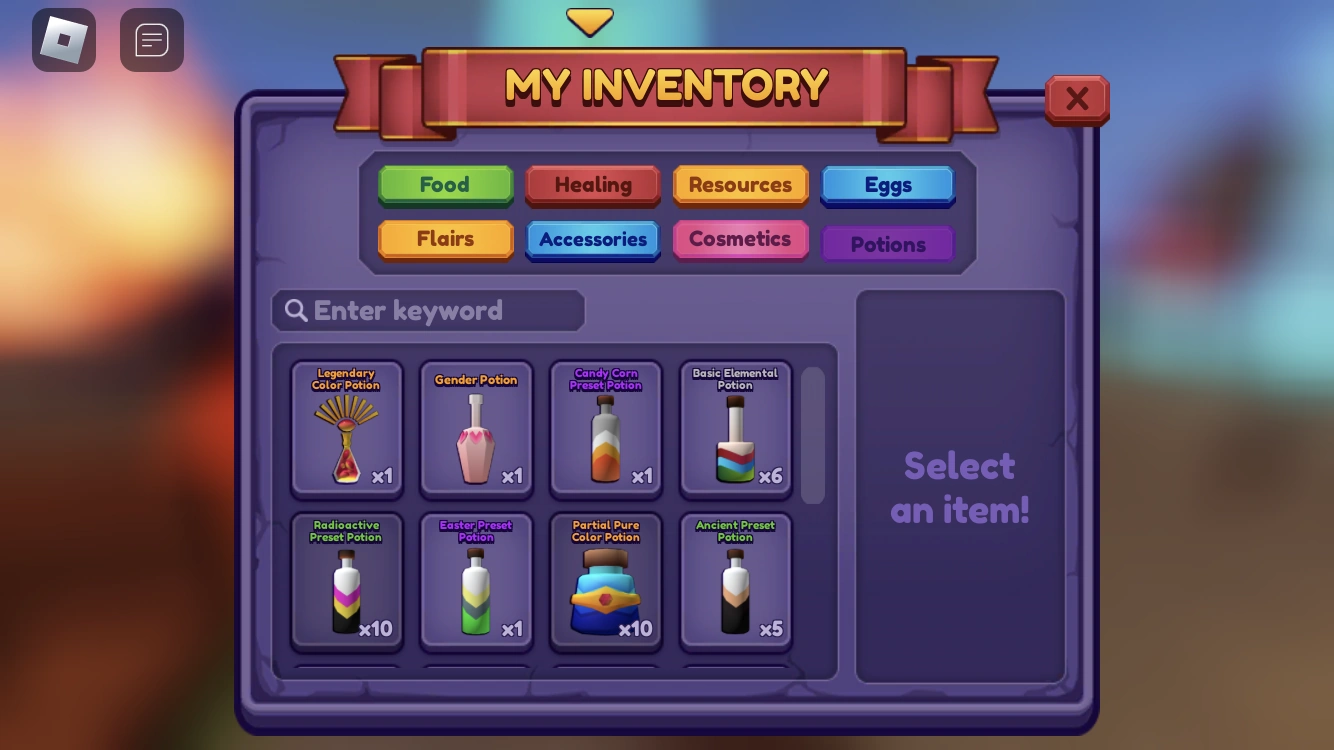
Task: Select the Legendary Color Potion
Action: coord(346,428)
